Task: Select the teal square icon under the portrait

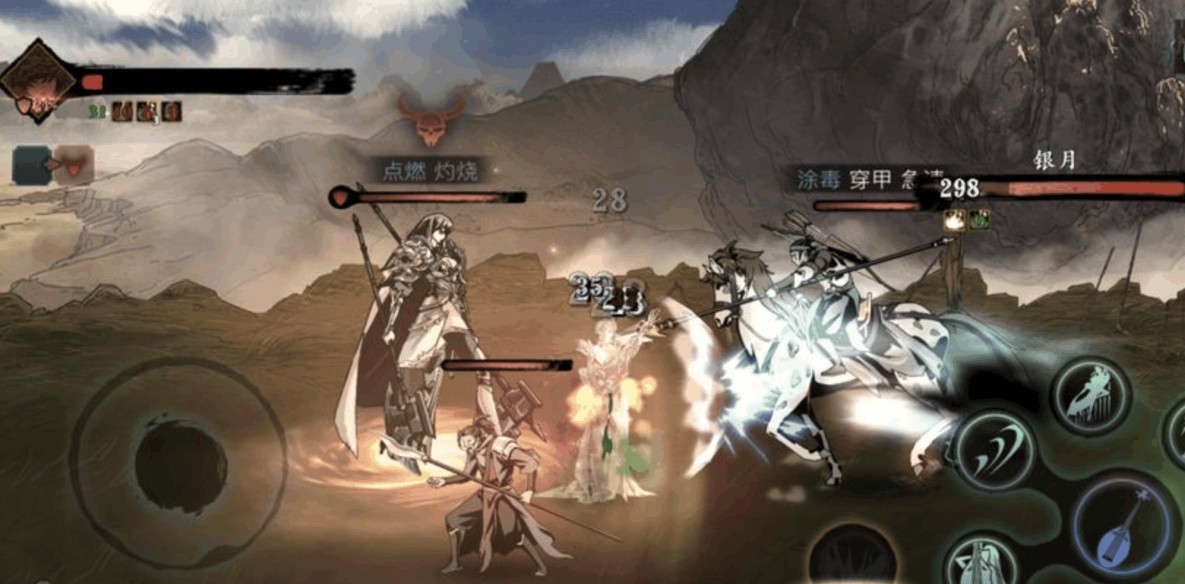Action: coord(32,165)
